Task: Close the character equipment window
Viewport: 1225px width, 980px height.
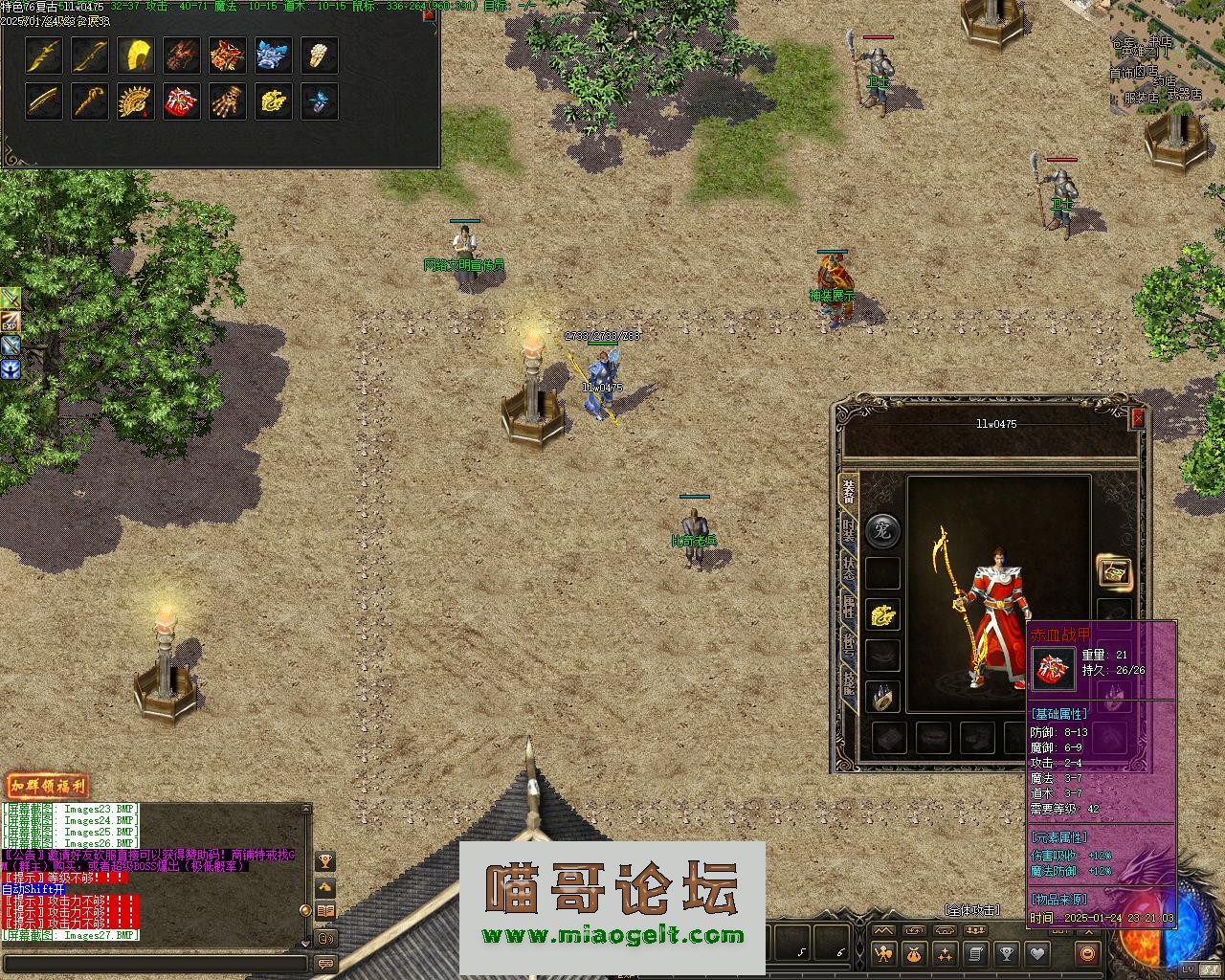Action: 1137,418
